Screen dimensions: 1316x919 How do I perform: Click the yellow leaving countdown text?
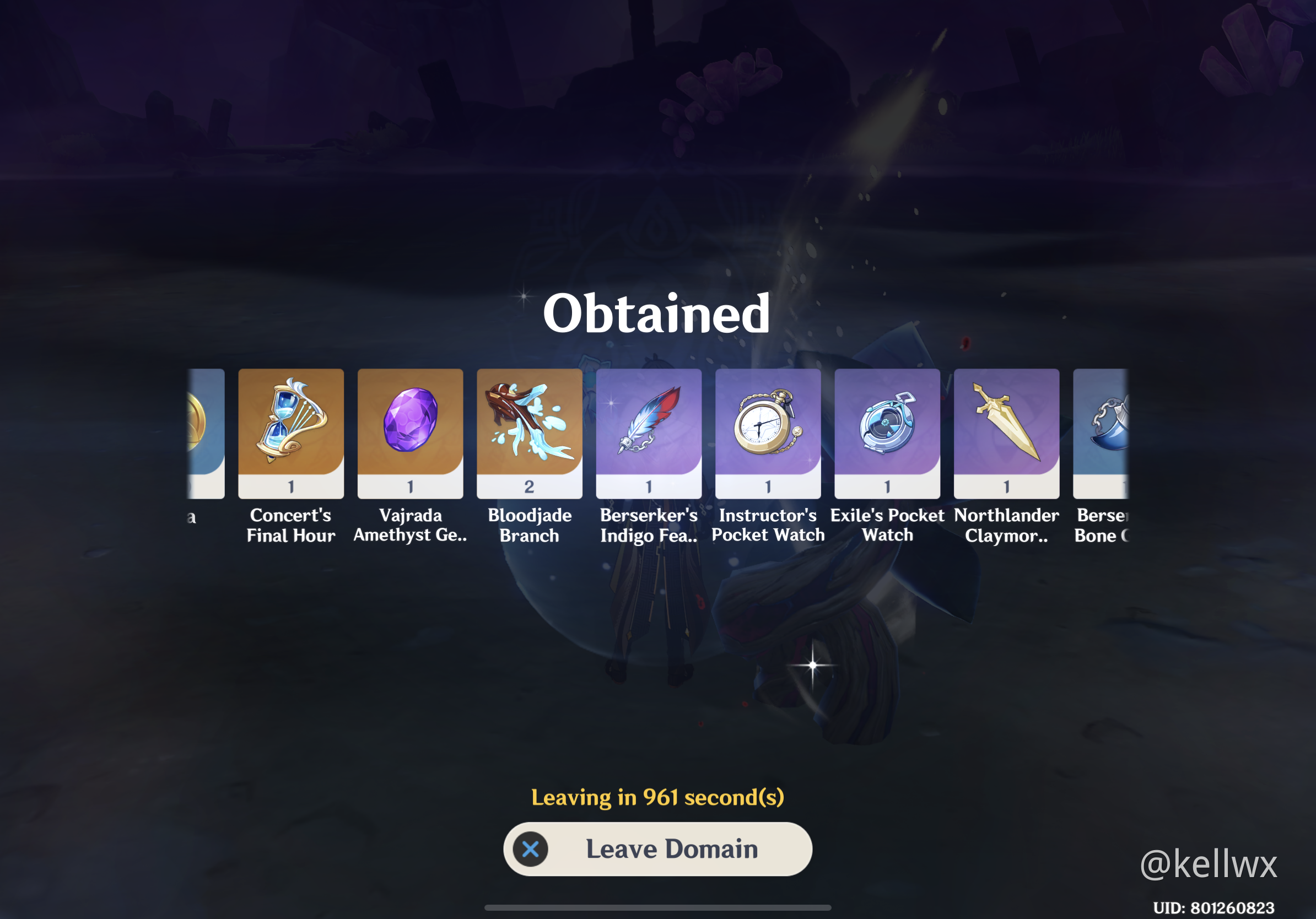pyautogui.click(x=657, y=797)
